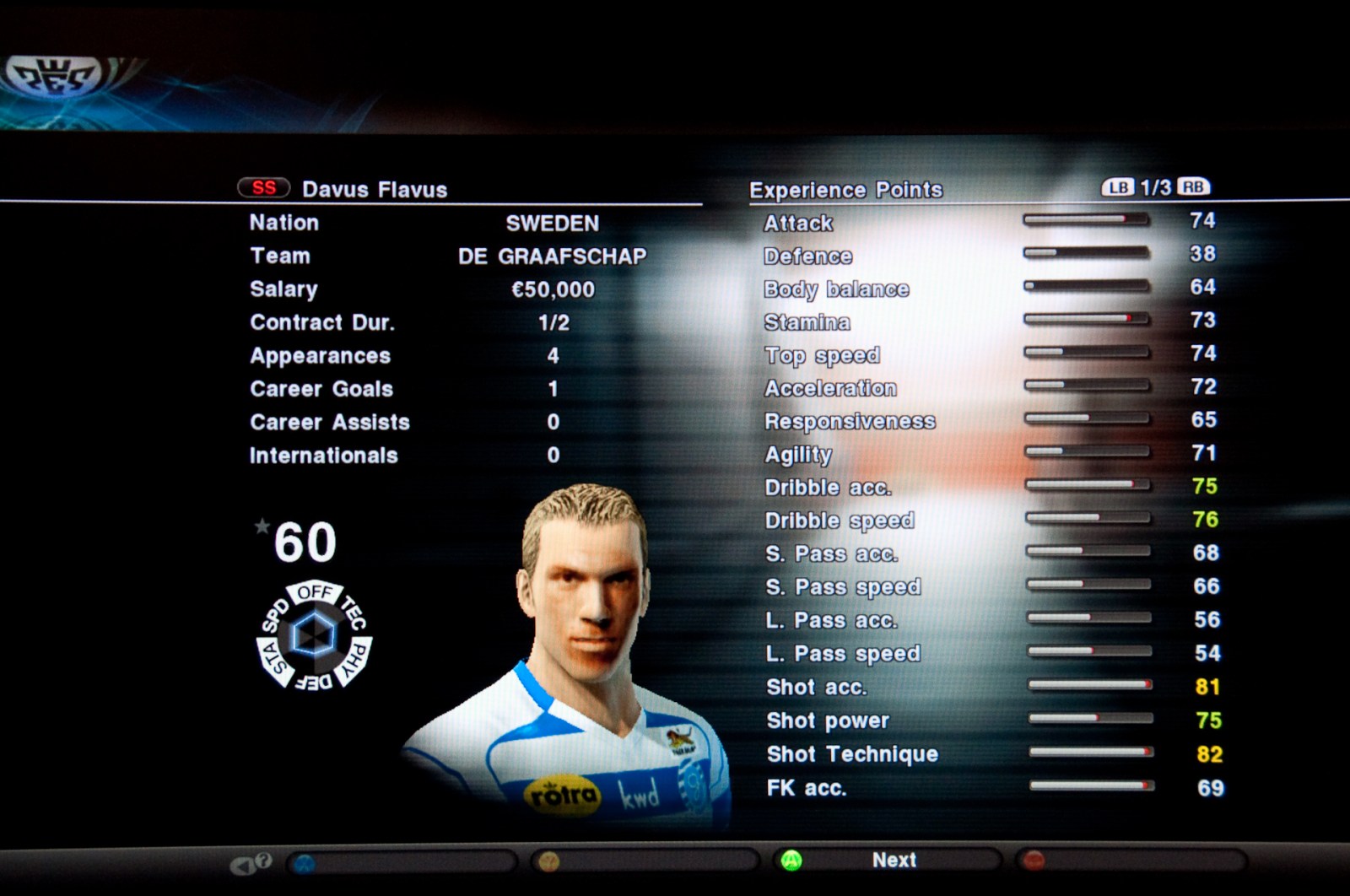Select the Next button in the bottom bar
The height and width of the screenshot is (896, 1350).
893,860
